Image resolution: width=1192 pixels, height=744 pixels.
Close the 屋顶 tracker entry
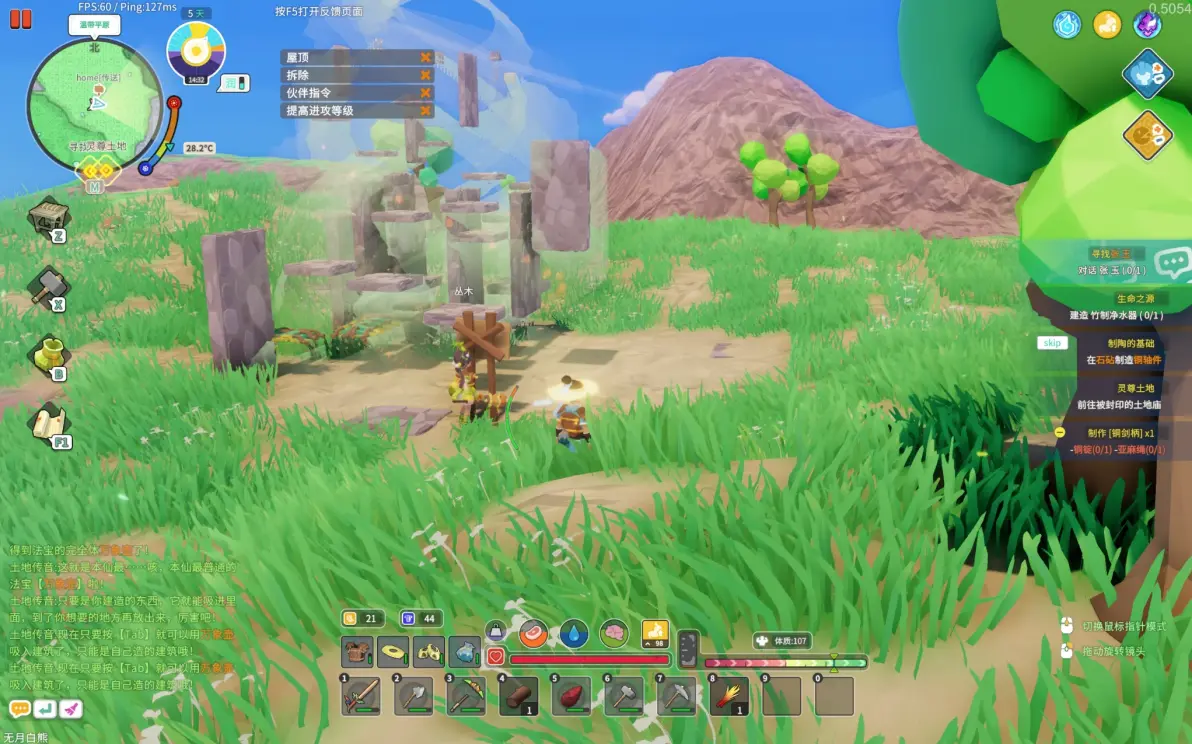point(426,58)
